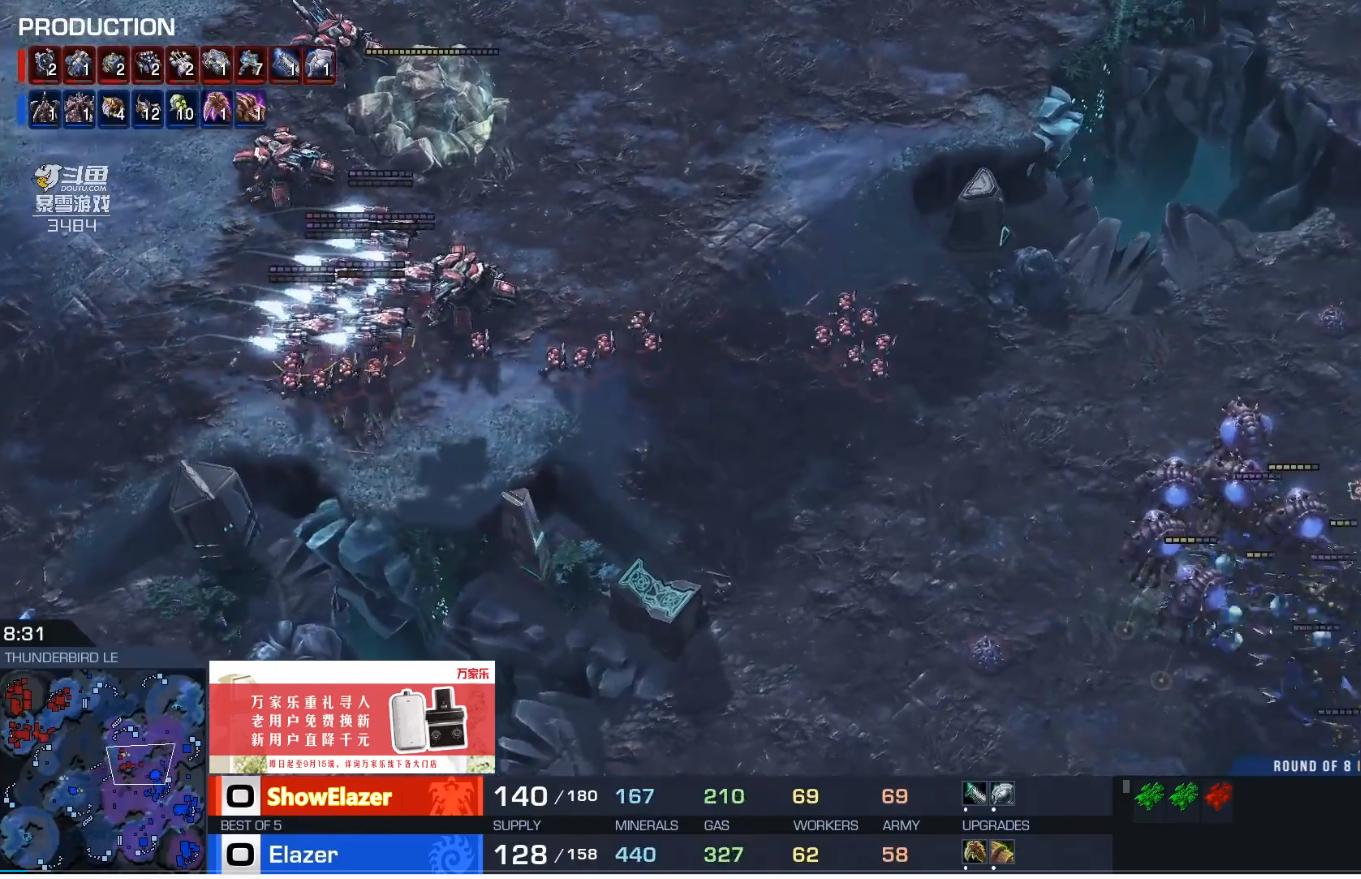Click Elazer's melee attacks upgrade icon
The width and height of the screenshot is (1361, 879).
(x=973, y=852)
